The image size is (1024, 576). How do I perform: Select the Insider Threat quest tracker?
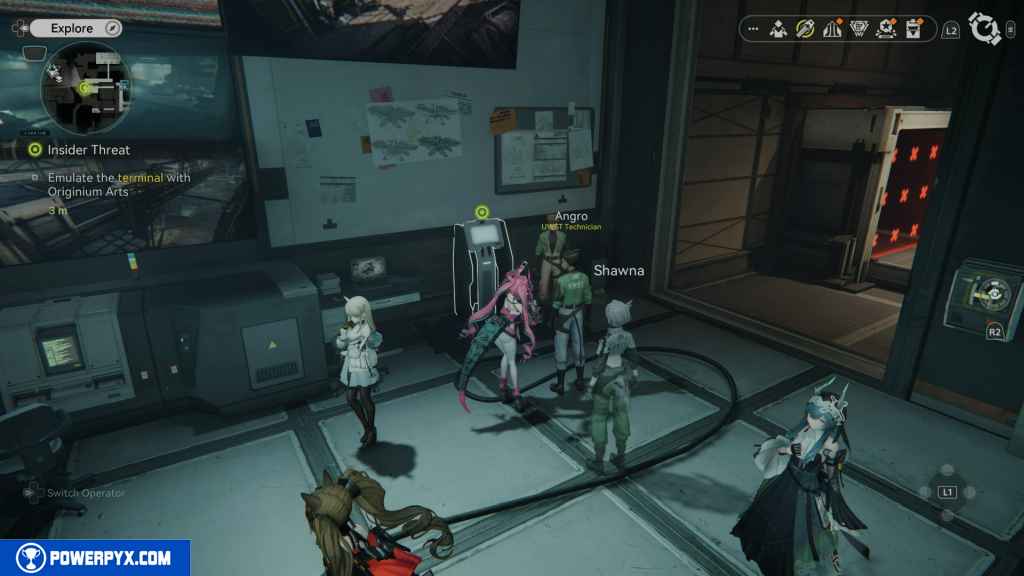point(88,150)
